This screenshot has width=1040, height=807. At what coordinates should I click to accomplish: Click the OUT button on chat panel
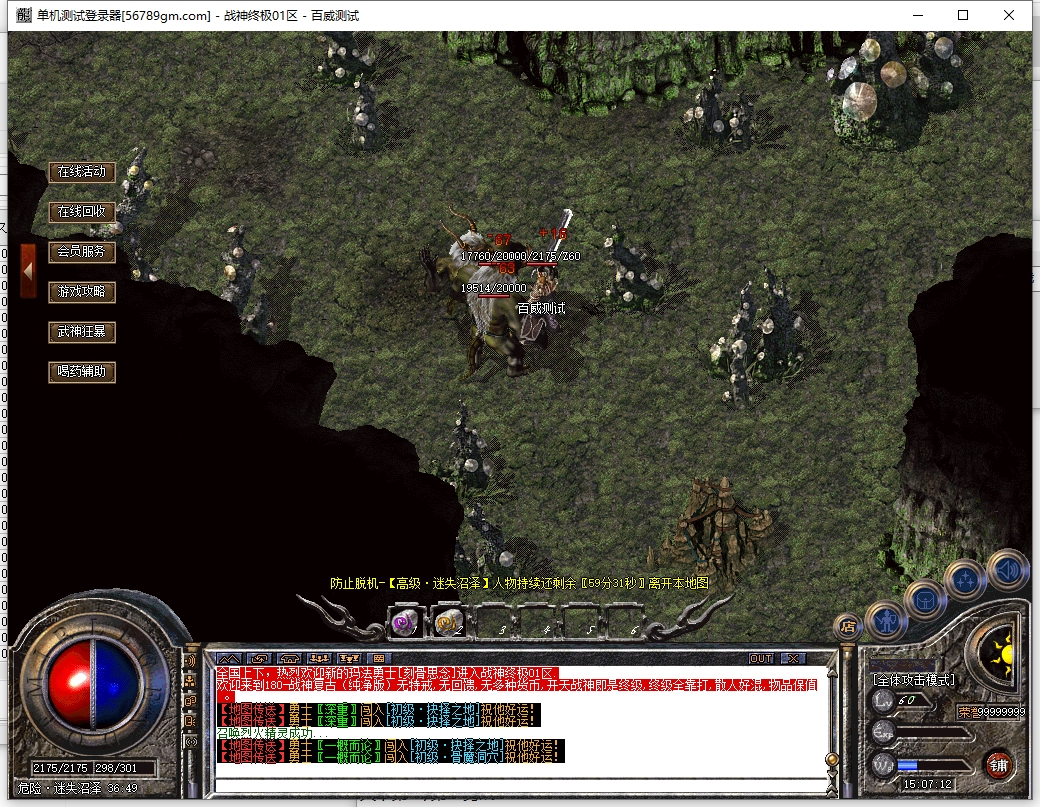pos(761,658)
